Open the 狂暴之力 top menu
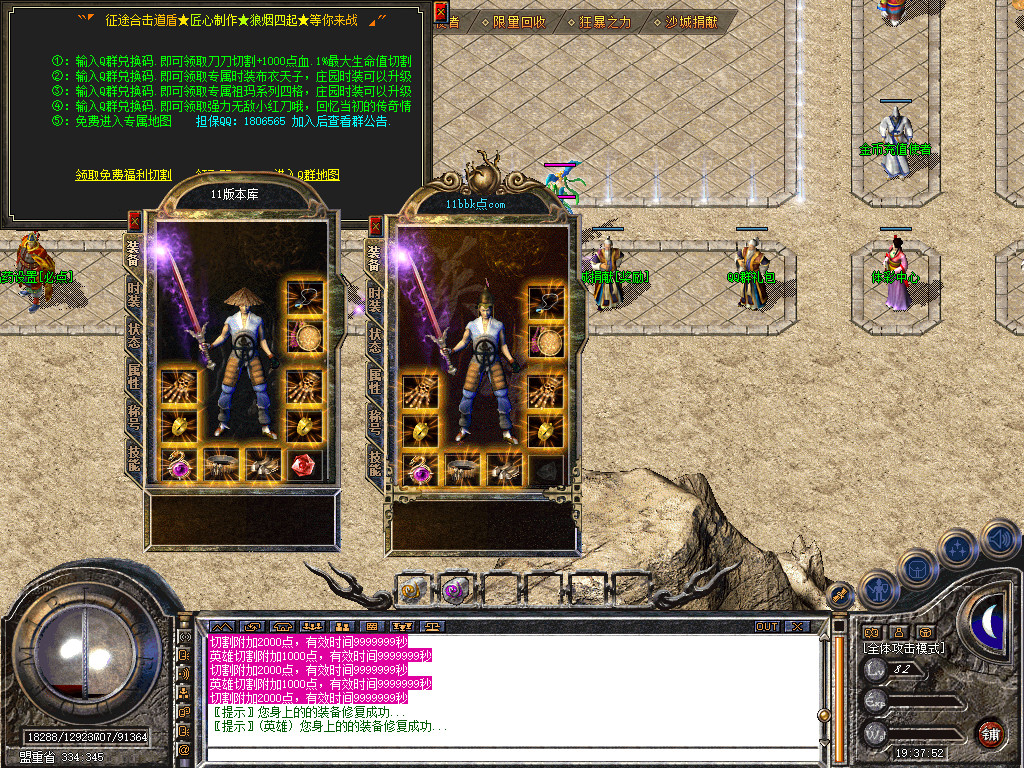 click(x=598, y=21)
